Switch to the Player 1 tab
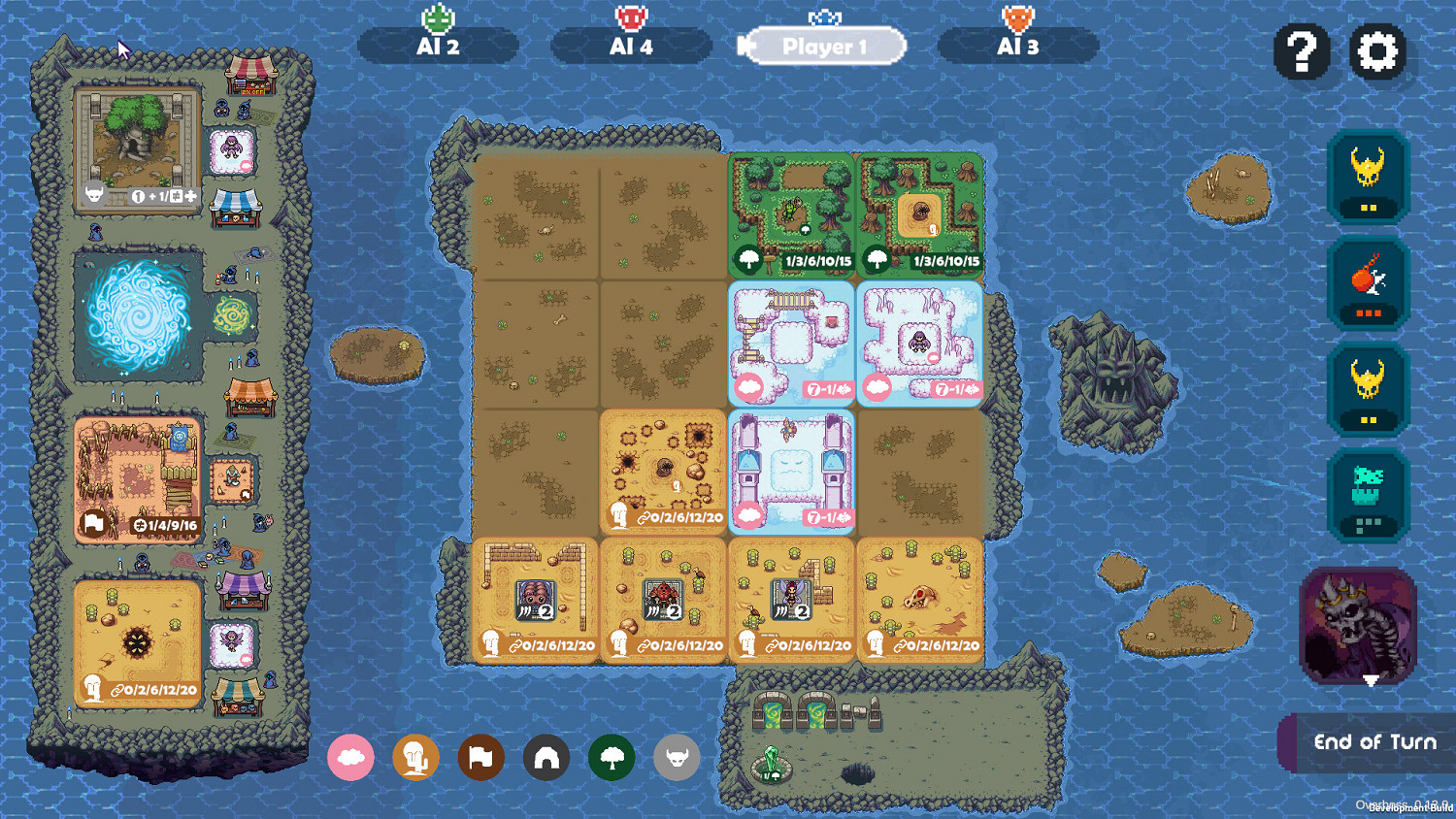1456x819 pixels. click(826, 45)
